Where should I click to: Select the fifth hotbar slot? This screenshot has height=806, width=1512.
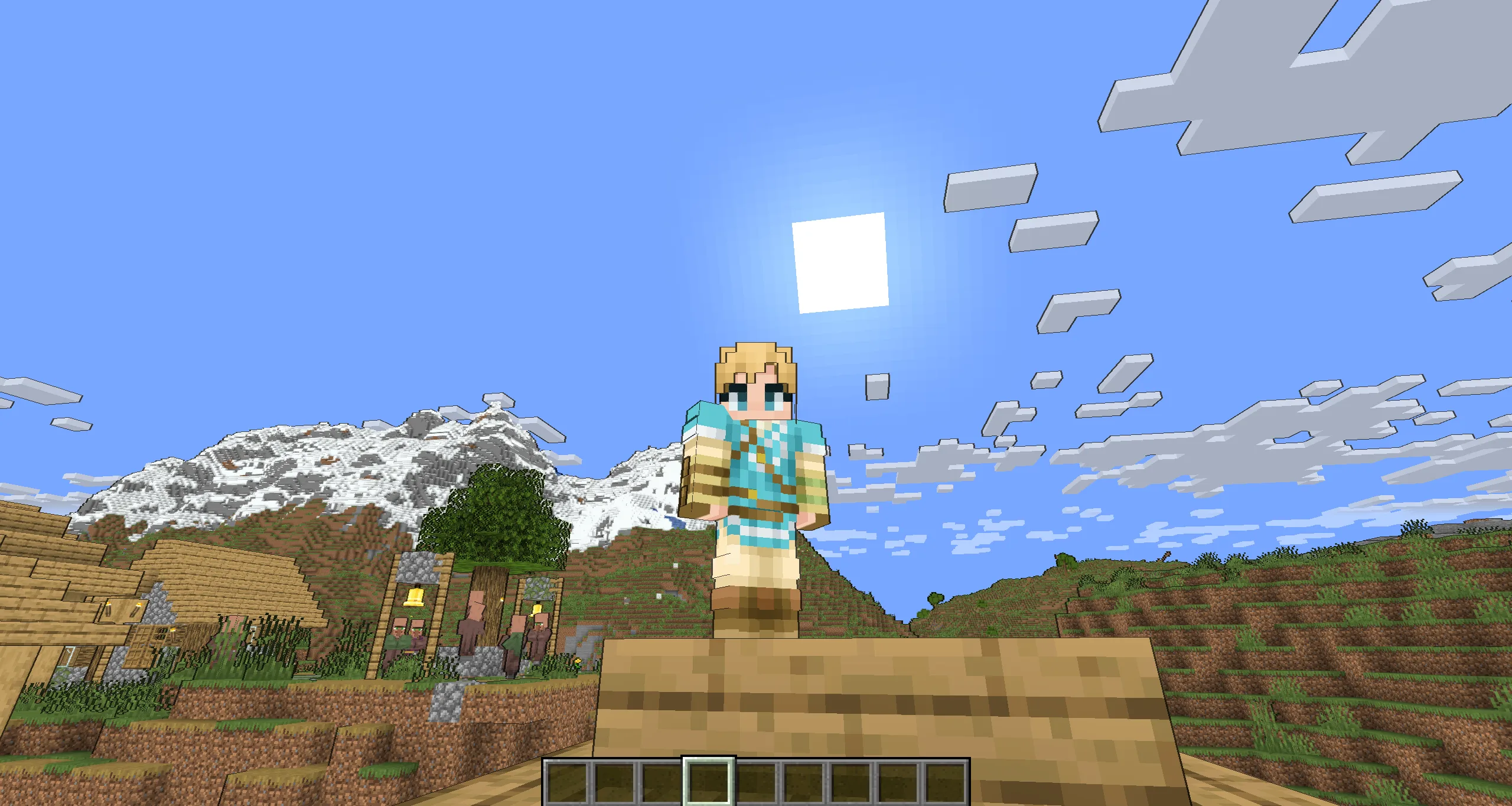click(x=757, y=783)
